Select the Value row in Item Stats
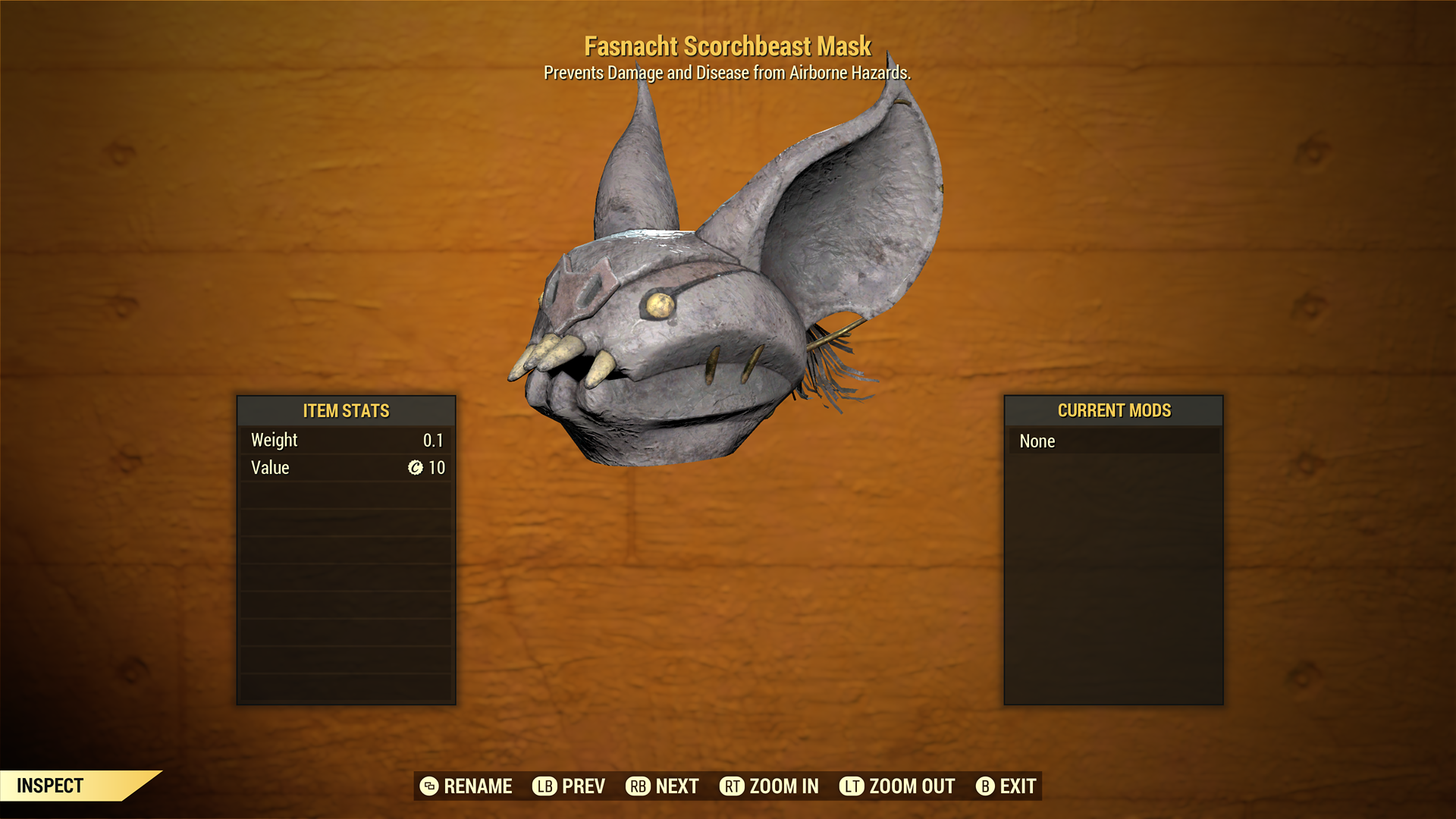This screenshot has width=1456, height=819. [x=346, y=468]
